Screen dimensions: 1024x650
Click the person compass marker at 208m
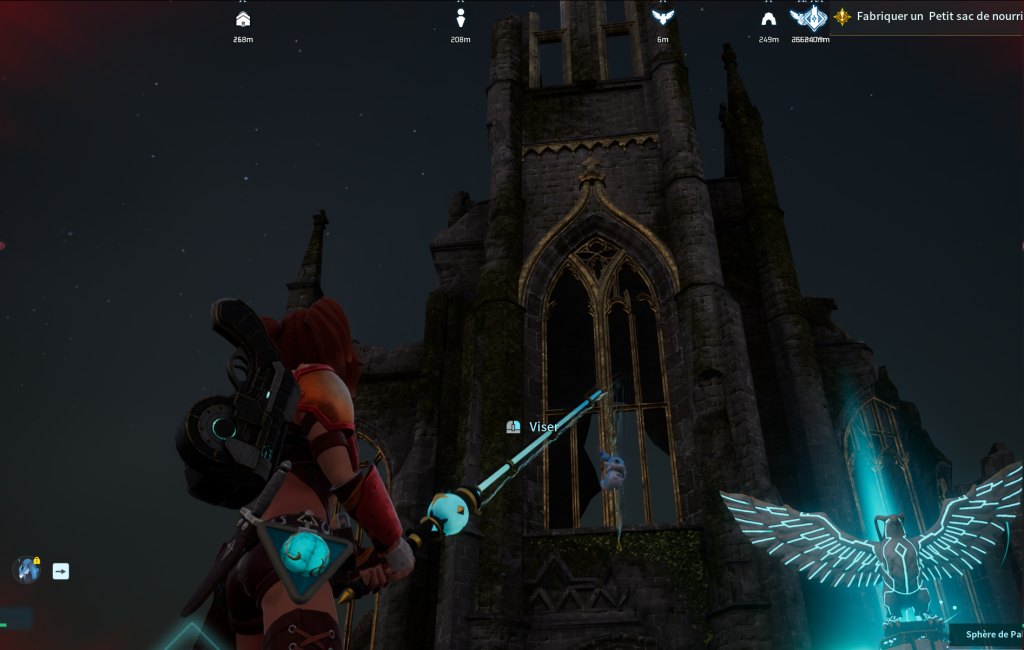460,19
